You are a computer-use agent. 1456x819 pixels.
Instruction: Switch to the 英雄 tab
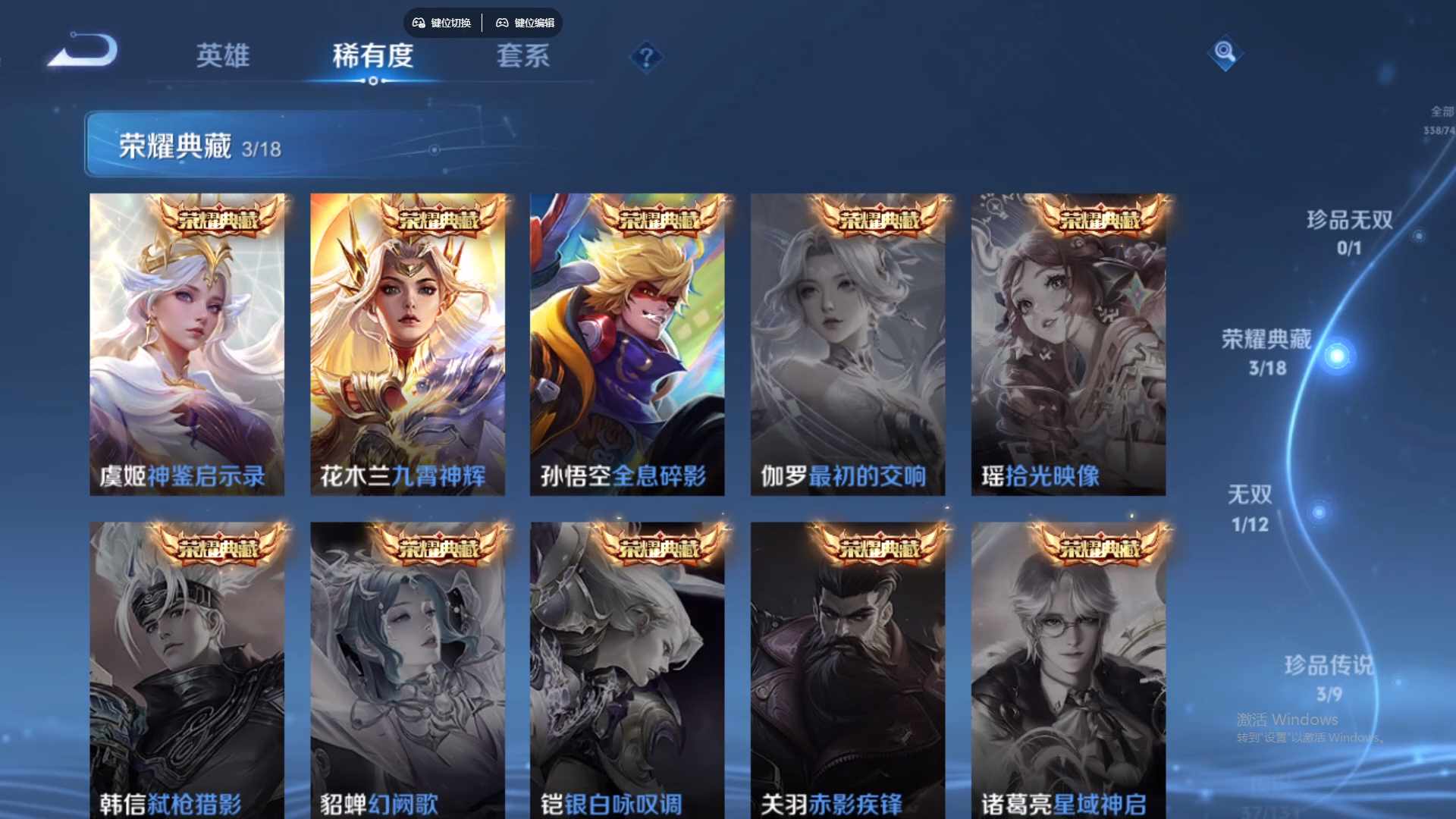(x=222, y=56)
